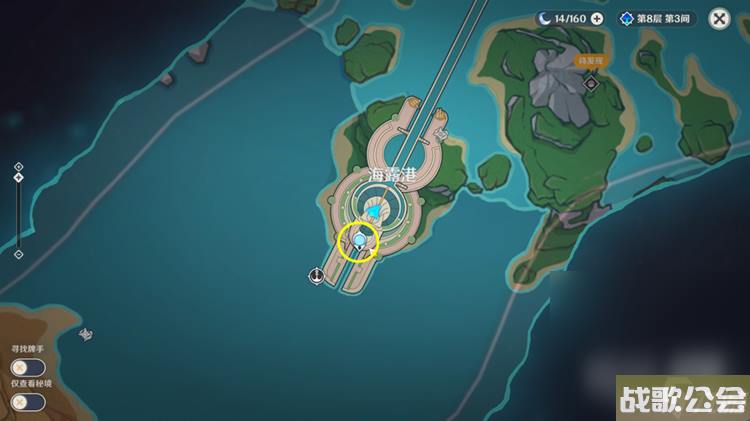The height and width of the screenshot is (421, 750).
Task: Close the map screen
Action: point(719,18)
